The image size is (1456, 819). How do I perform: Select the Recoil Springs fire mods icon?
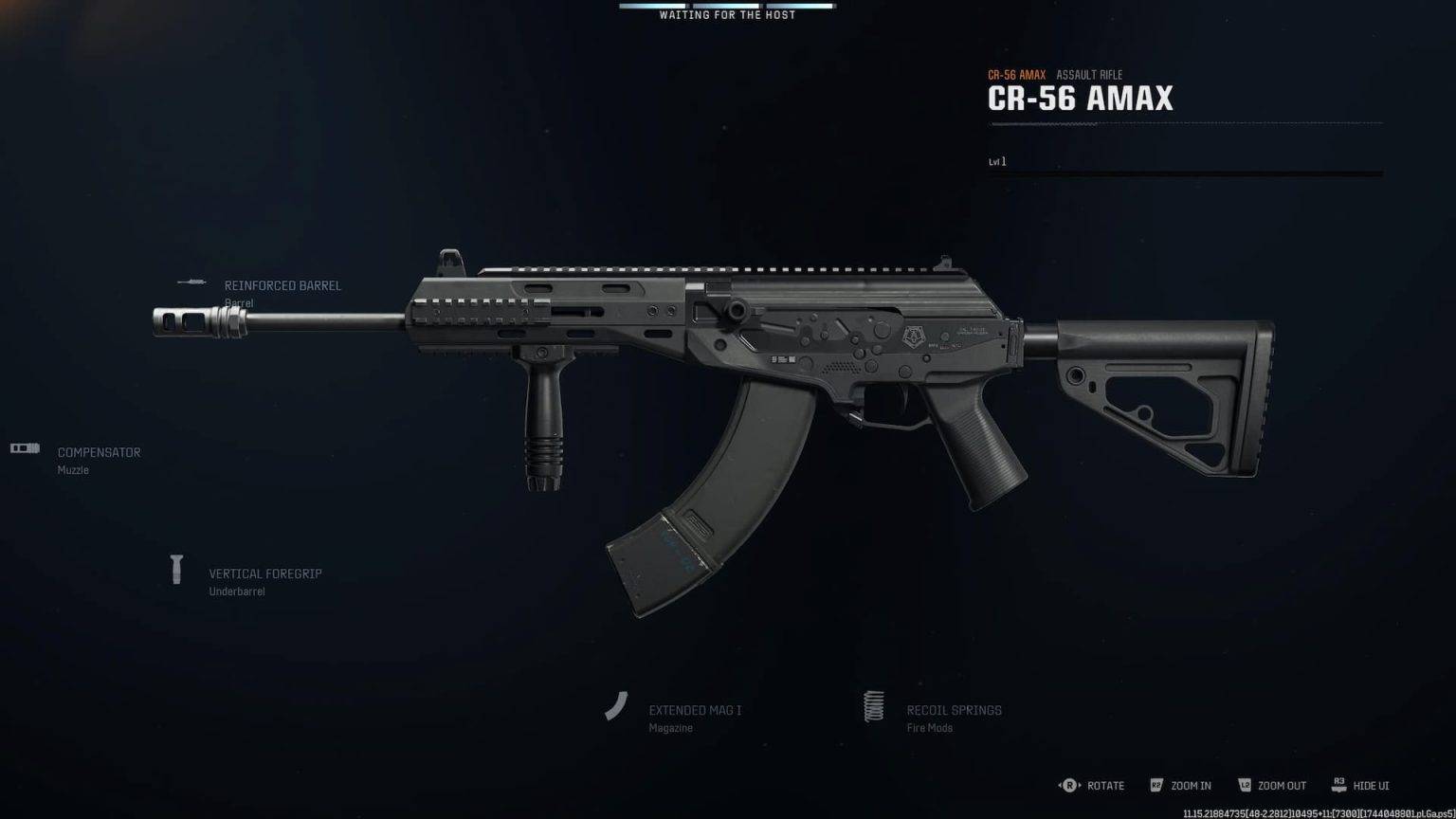tap(873, 706)
